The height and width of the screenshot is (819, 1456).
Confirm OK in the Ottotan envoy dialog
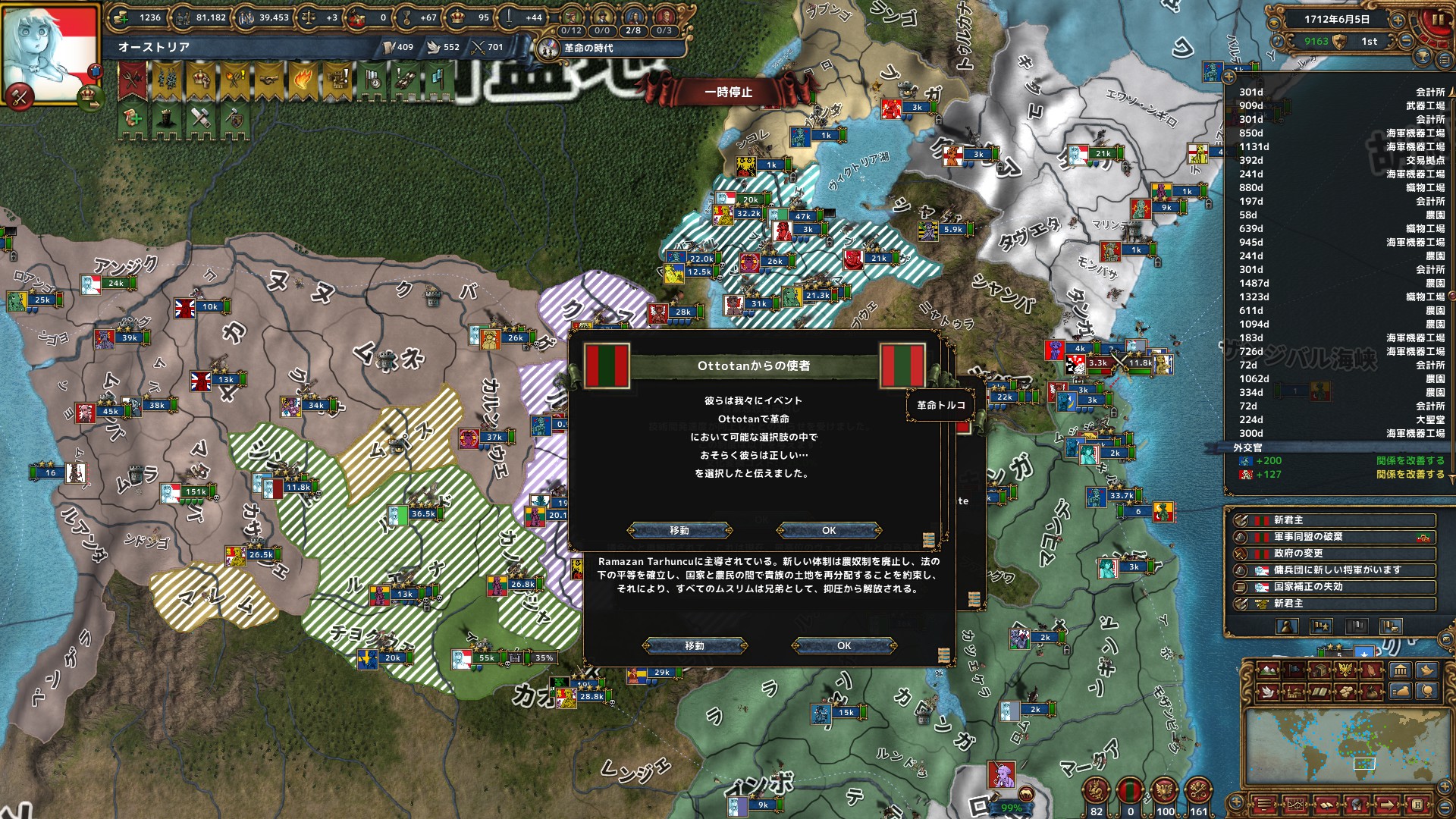point(829,530)
